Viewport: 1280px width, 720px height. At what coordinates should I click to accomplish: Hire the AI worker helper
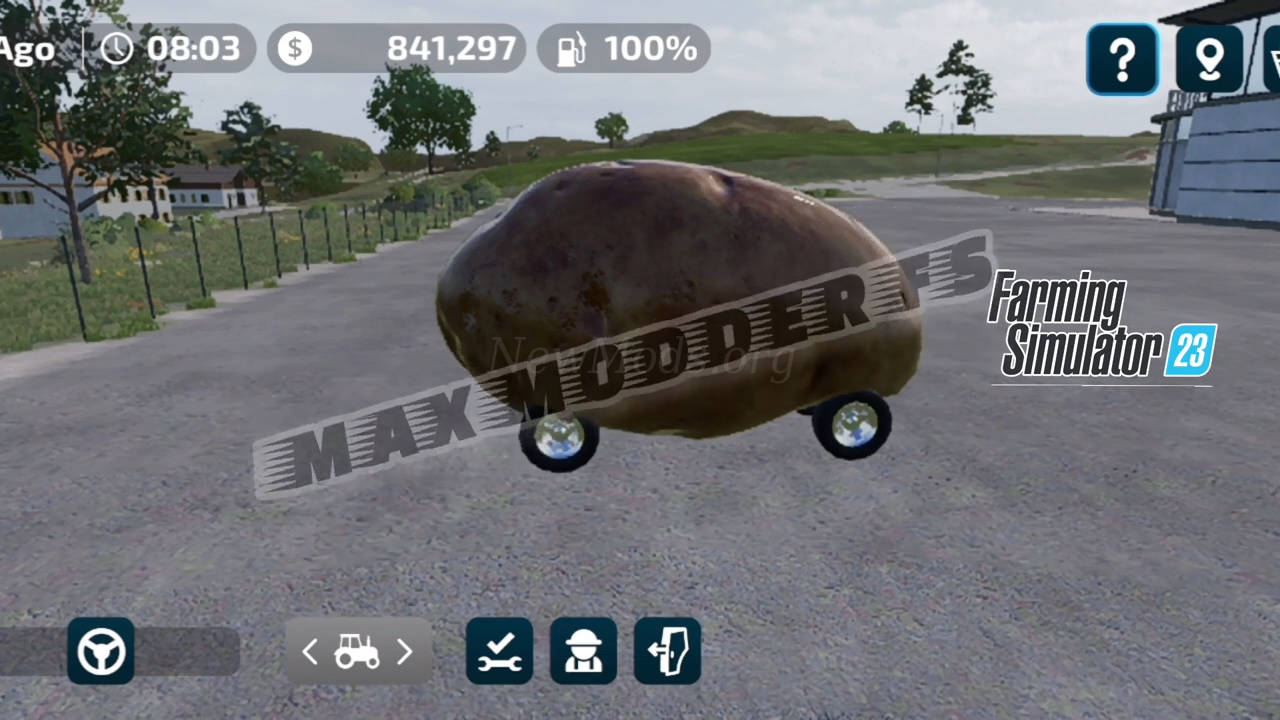(x=583, y=651)
